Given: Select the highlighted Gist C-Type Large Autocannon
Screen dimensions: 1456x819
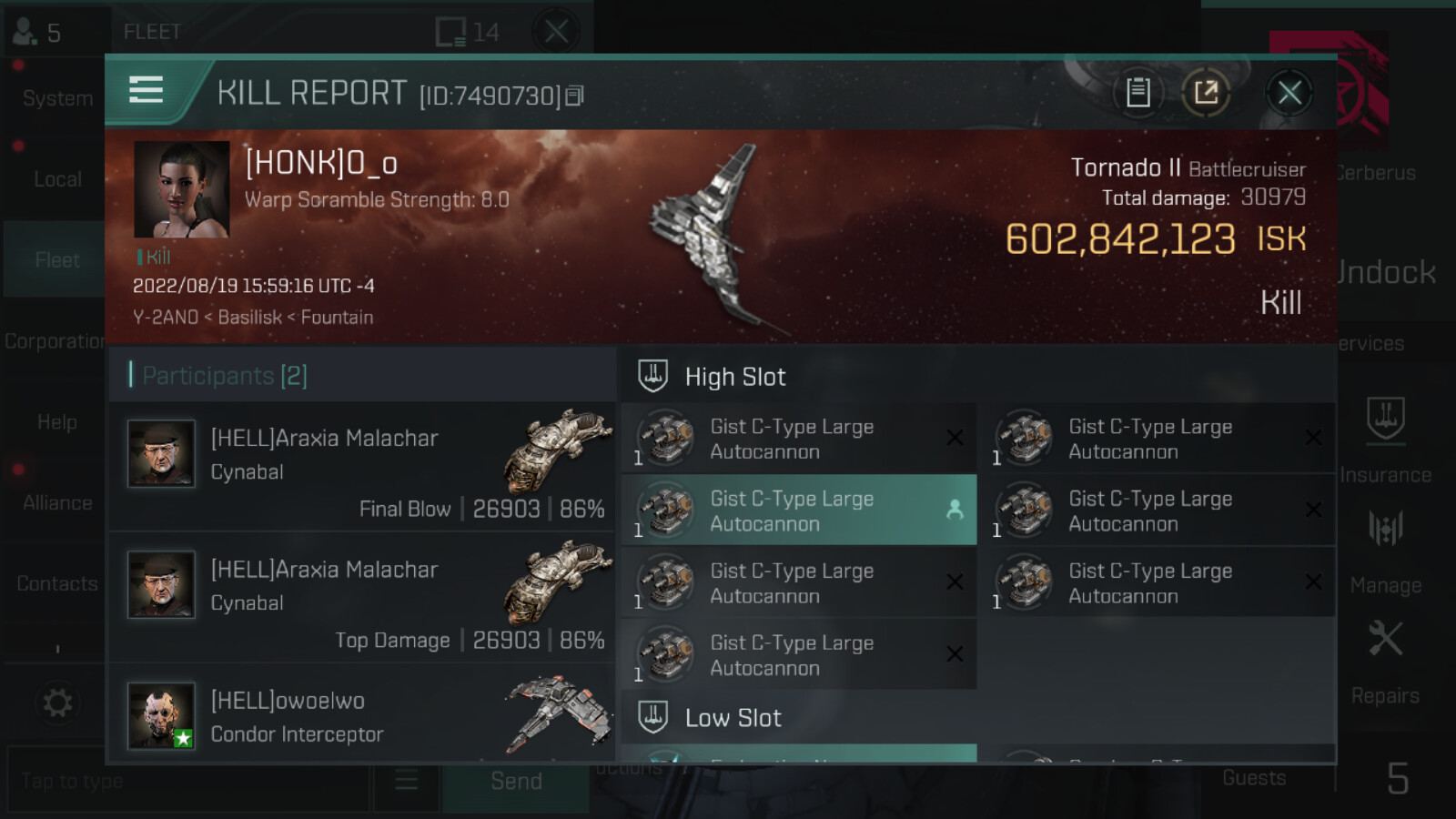Looking at the screenshot, I should (x=798, y=511).
